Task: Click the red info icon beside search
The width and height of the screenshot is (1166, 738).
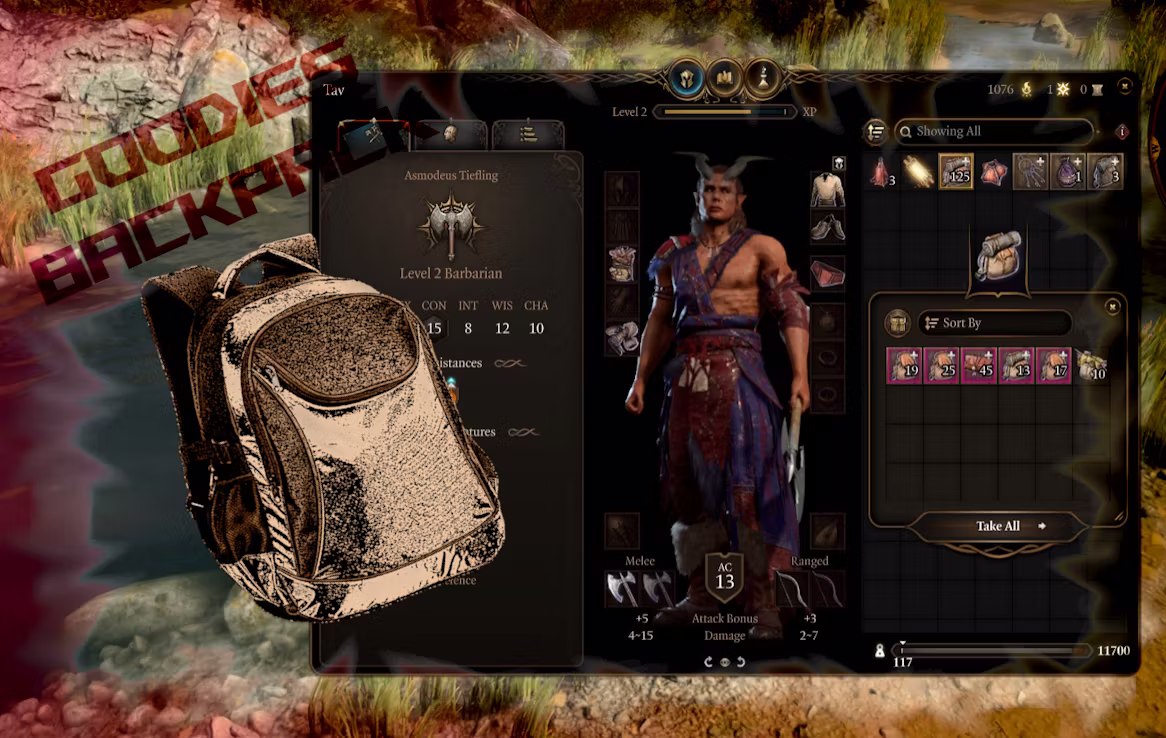Action: [1121, 131]
